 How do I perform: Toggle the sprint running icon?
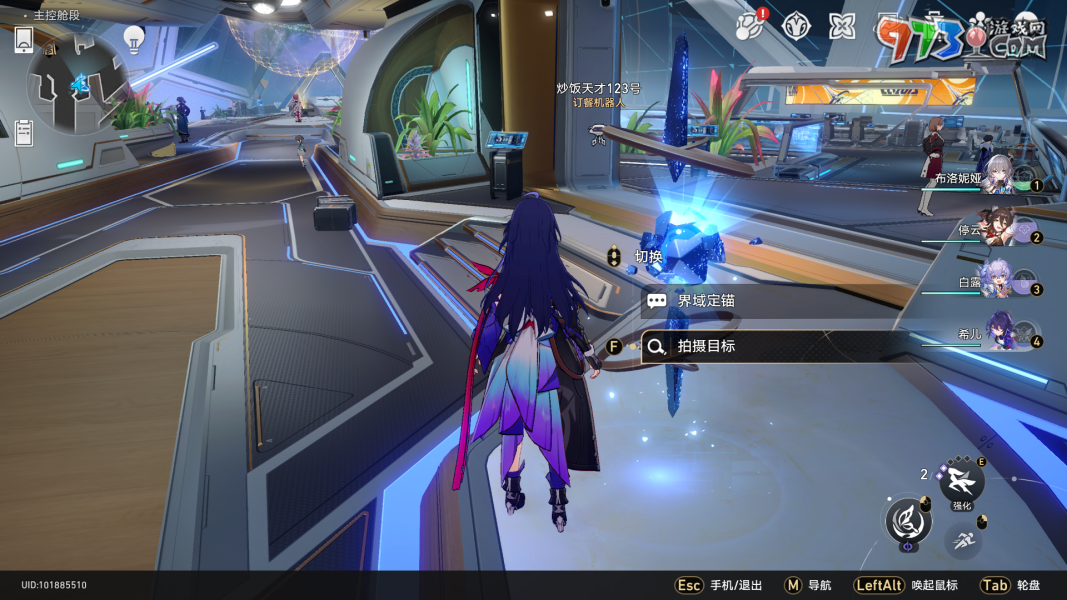pos(964,542)
